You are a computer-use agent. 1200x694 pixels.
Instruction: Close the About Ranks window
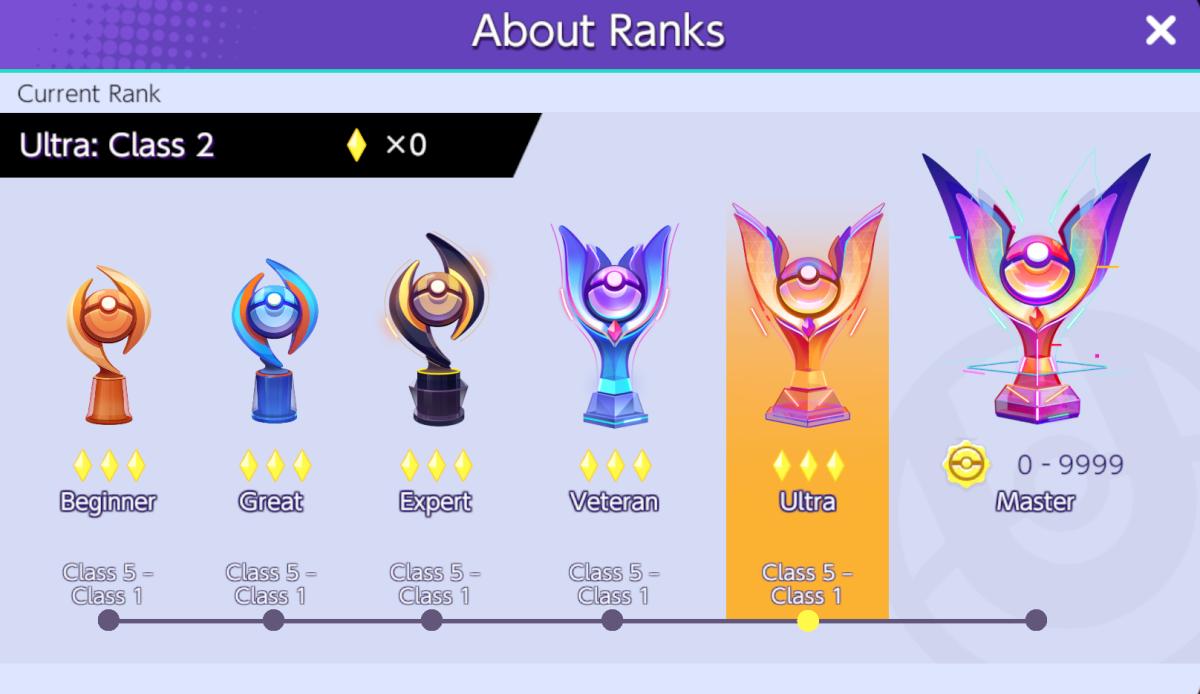pos(1160,31)
